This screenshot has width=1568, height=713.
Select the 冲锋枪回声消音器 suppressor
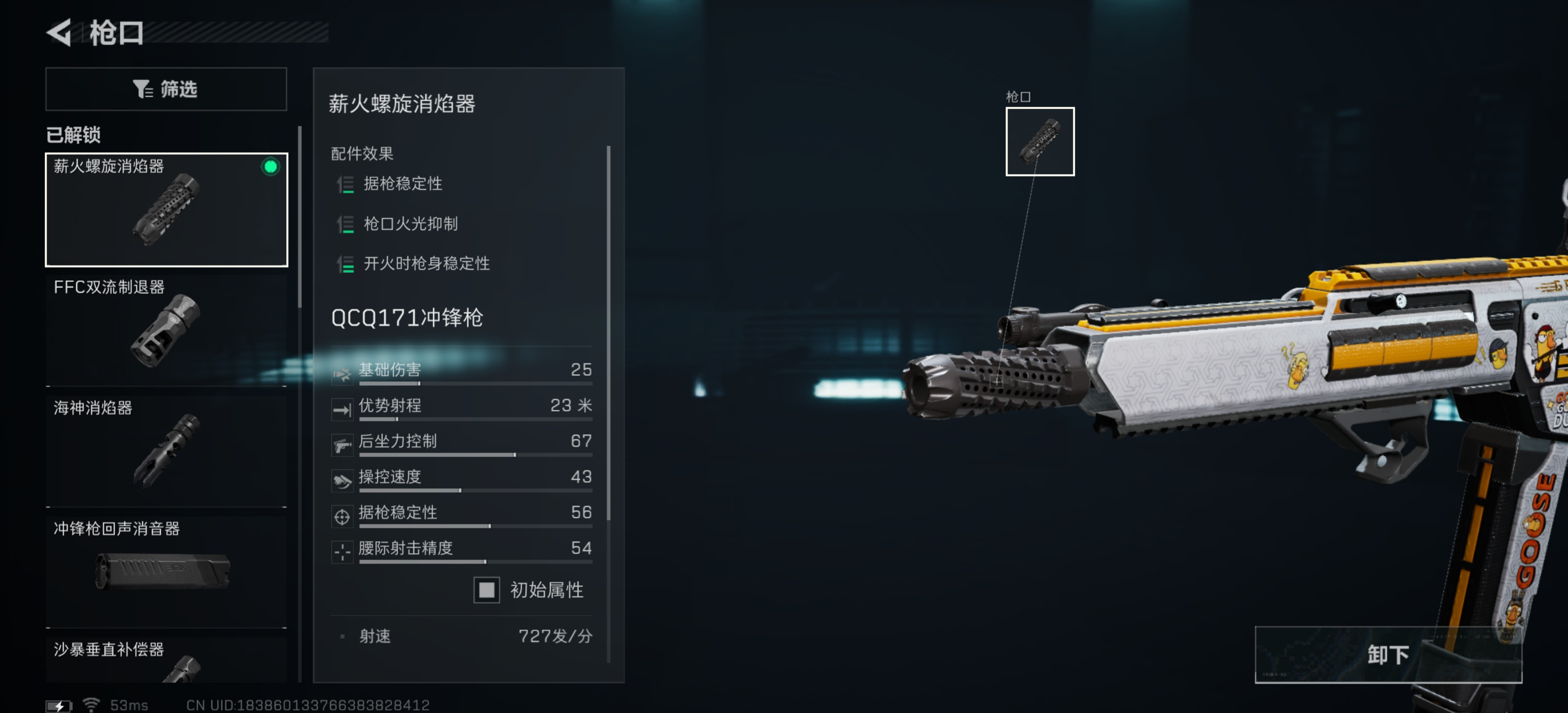166,570
